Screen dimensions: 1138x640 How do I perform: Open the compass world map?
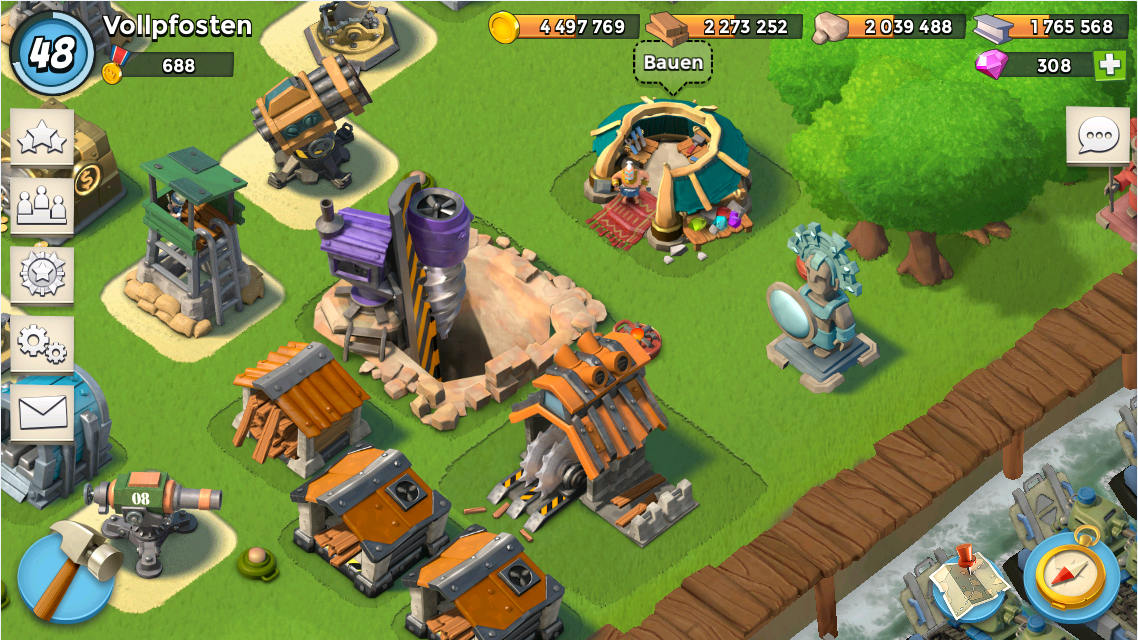click(1070, 577)
